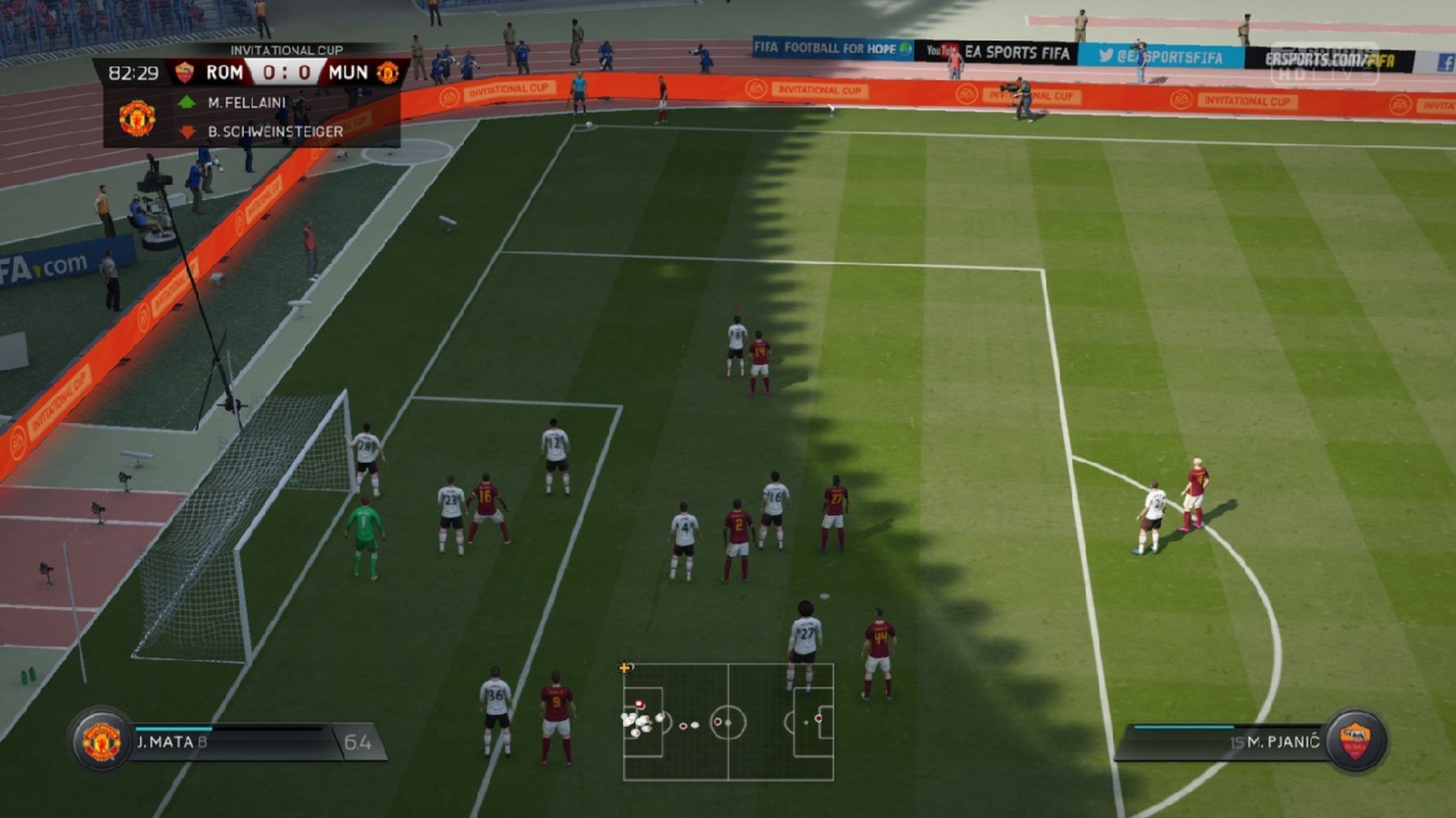
Task: Select the Manchester United crest beside J. Mata
Action: (x=101, y=741)
